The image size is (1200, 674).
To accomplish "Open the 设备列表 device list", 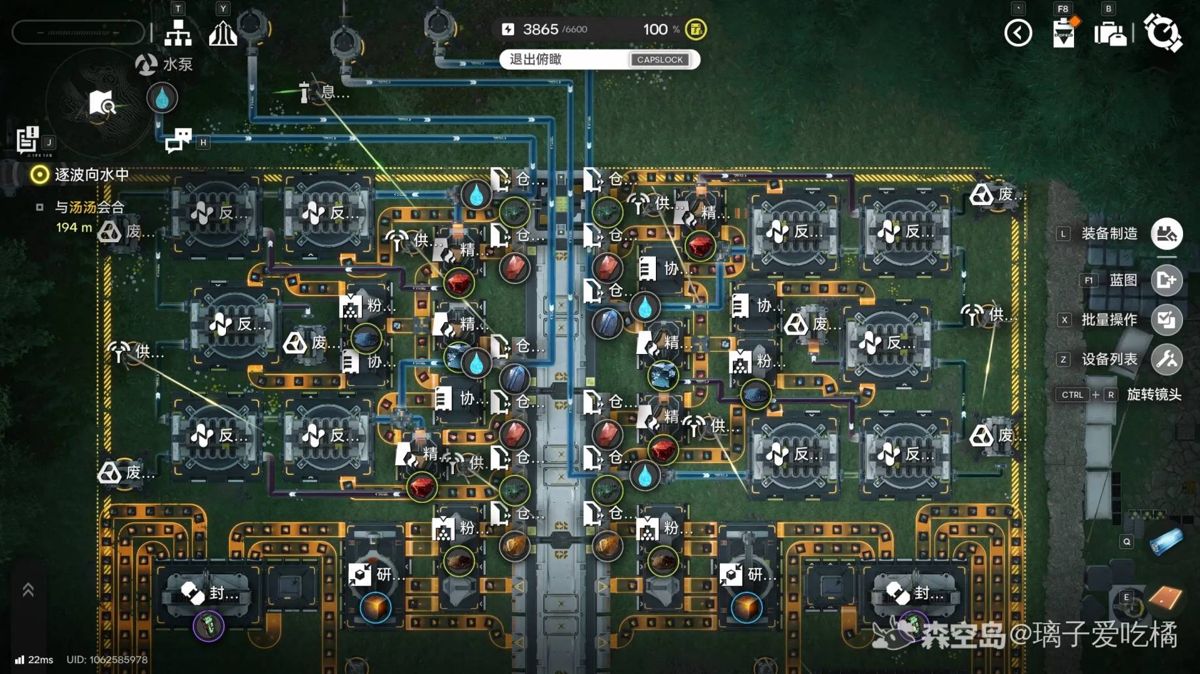I will pyautogui.click(x=1166, y=359).
